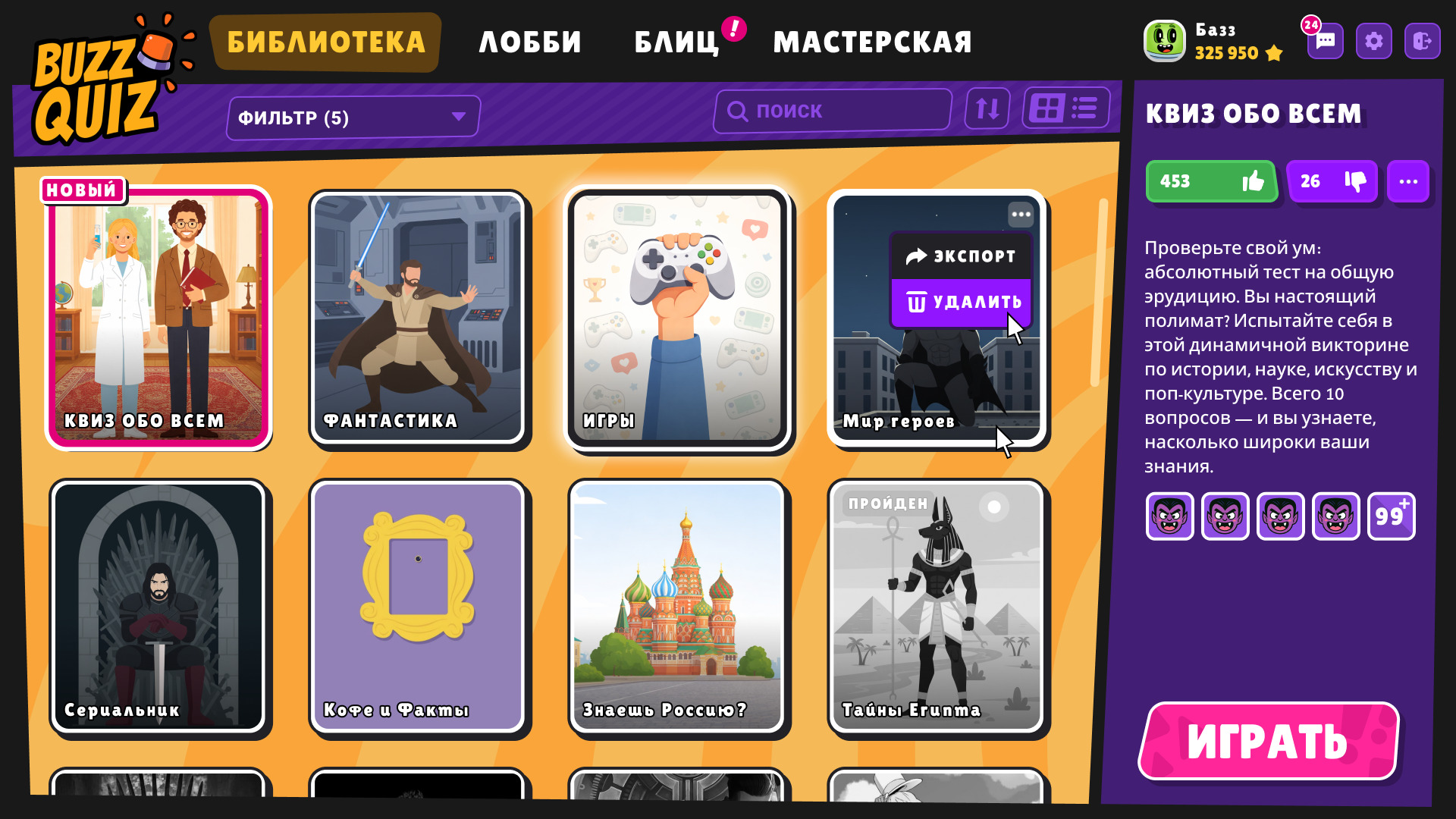
Task: Select the Квиз обо всем quiz card
Action: click(x=158, y=318)
